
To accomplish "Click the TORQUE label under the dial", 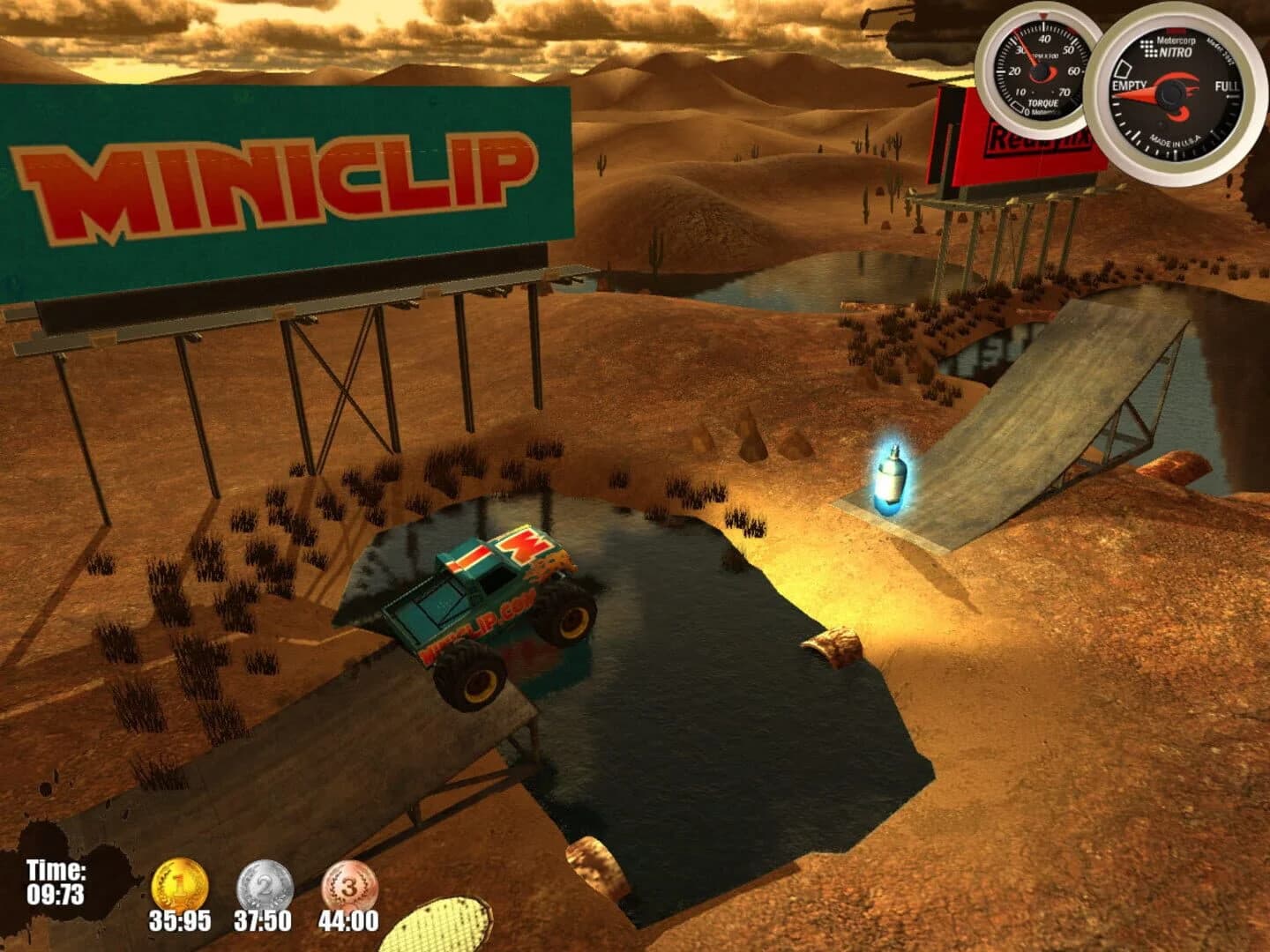I will tap(1044, 103).
